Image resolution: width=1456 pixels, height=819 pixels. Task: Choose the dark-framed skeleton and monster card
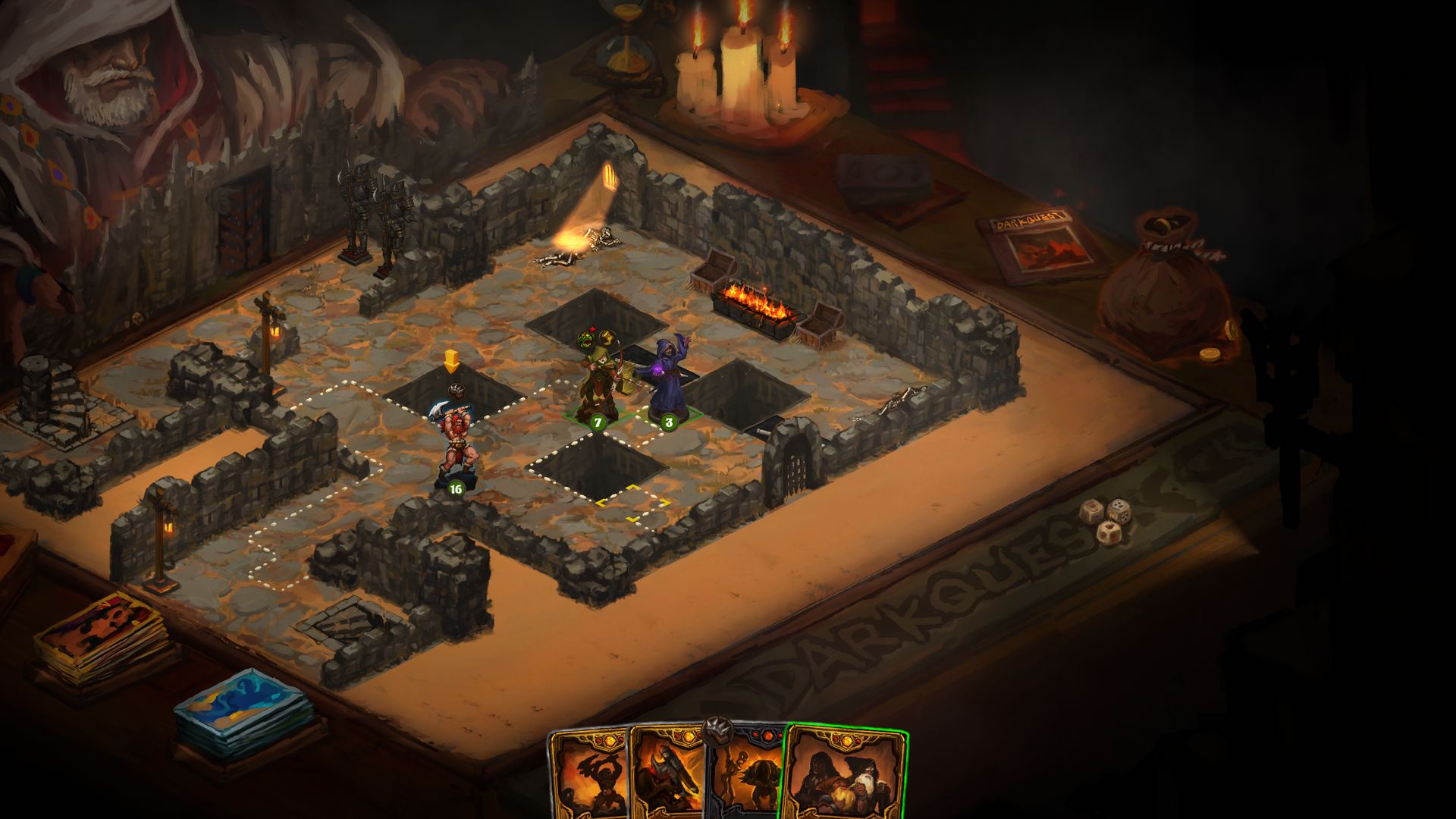(747, 775)
